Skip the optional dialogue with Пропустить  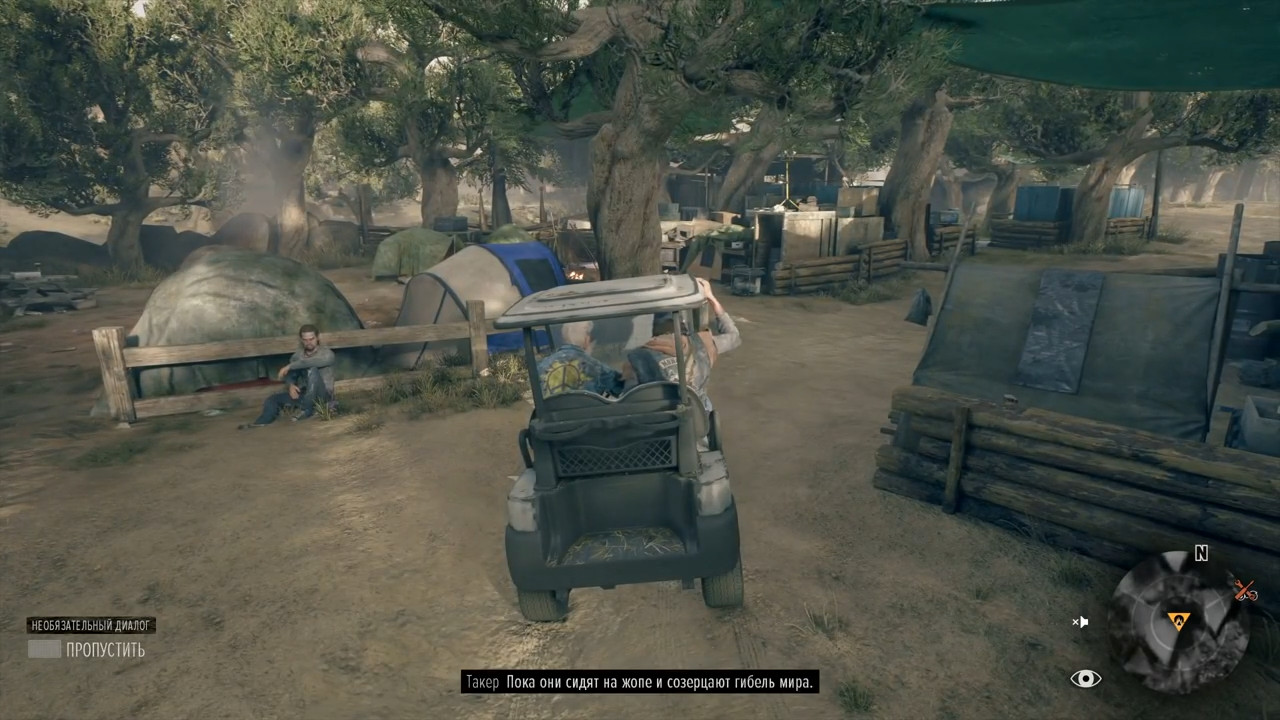click(86, 650)
